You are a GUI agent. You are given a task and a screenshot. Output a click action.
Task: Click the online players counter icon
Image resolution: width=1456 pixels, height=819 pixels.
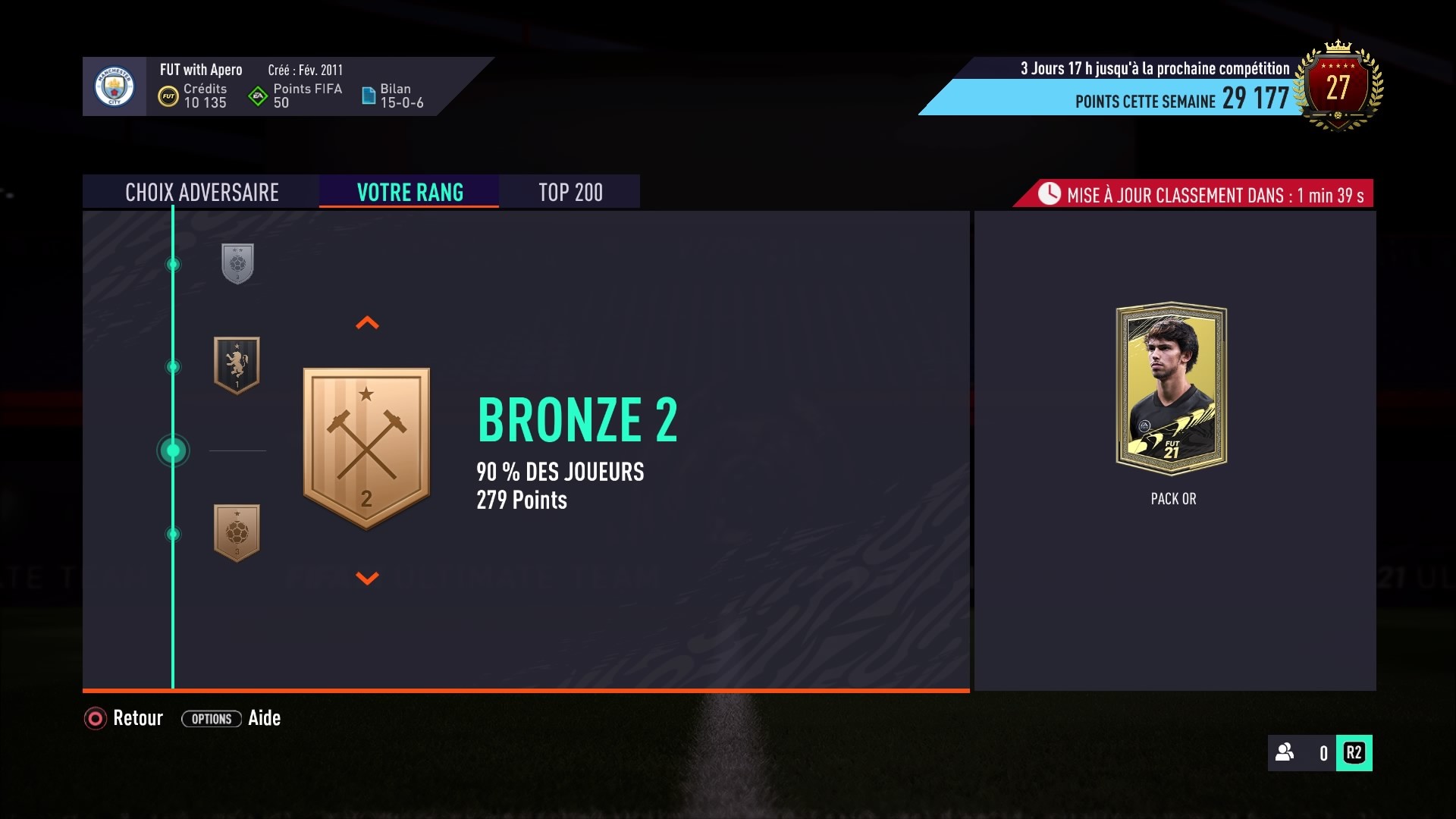(1283, 754)
